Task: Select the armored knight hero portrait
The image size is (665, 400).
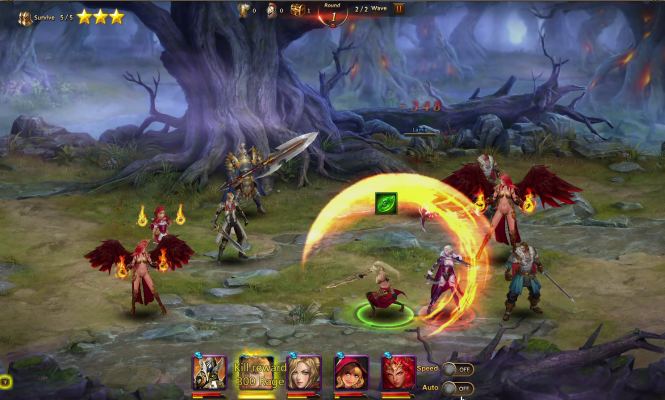Action: [x=209, y=372]
